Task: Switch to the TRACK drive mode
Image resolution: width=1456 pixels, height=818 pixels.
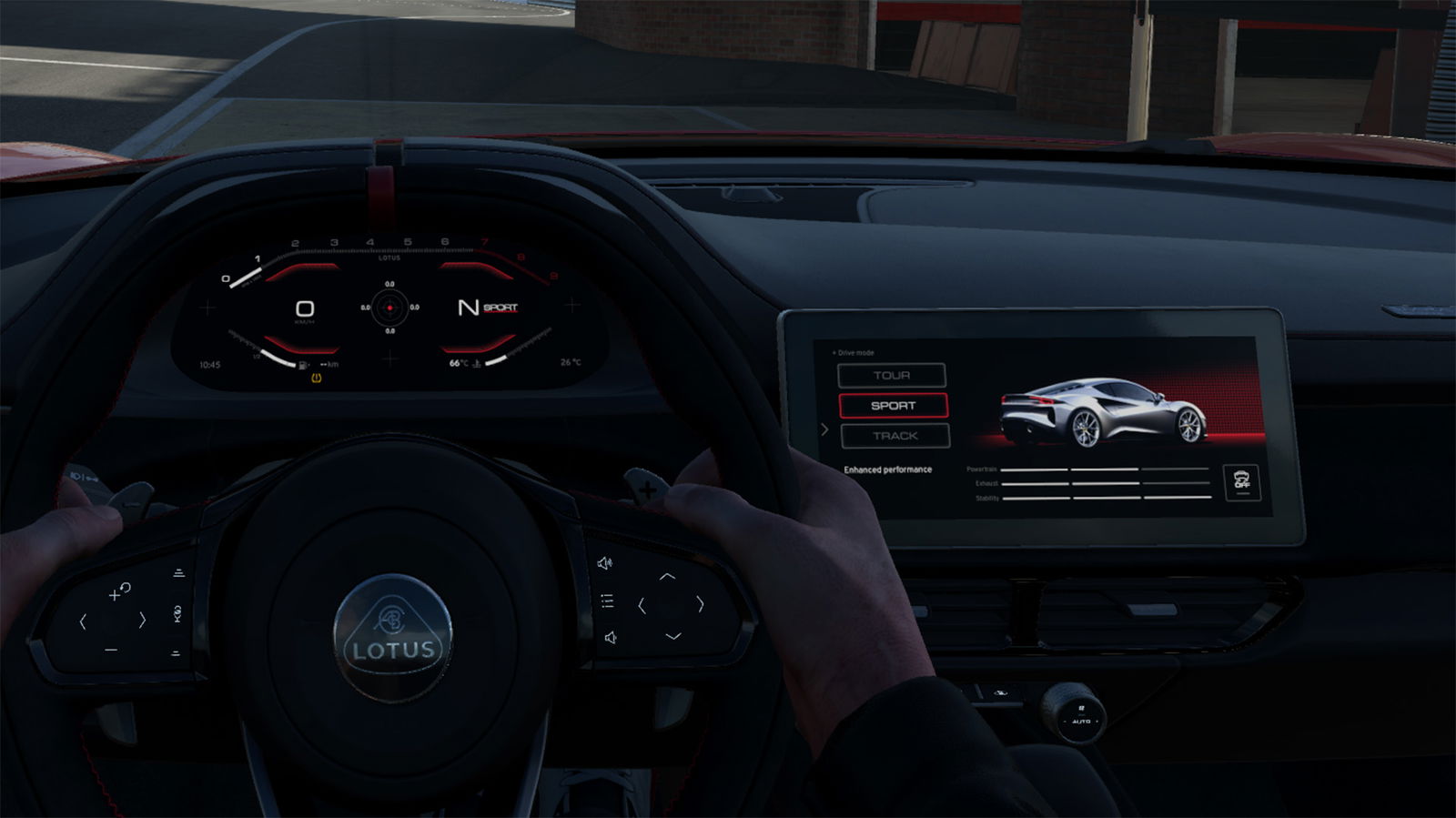Action: coord(895,436)
